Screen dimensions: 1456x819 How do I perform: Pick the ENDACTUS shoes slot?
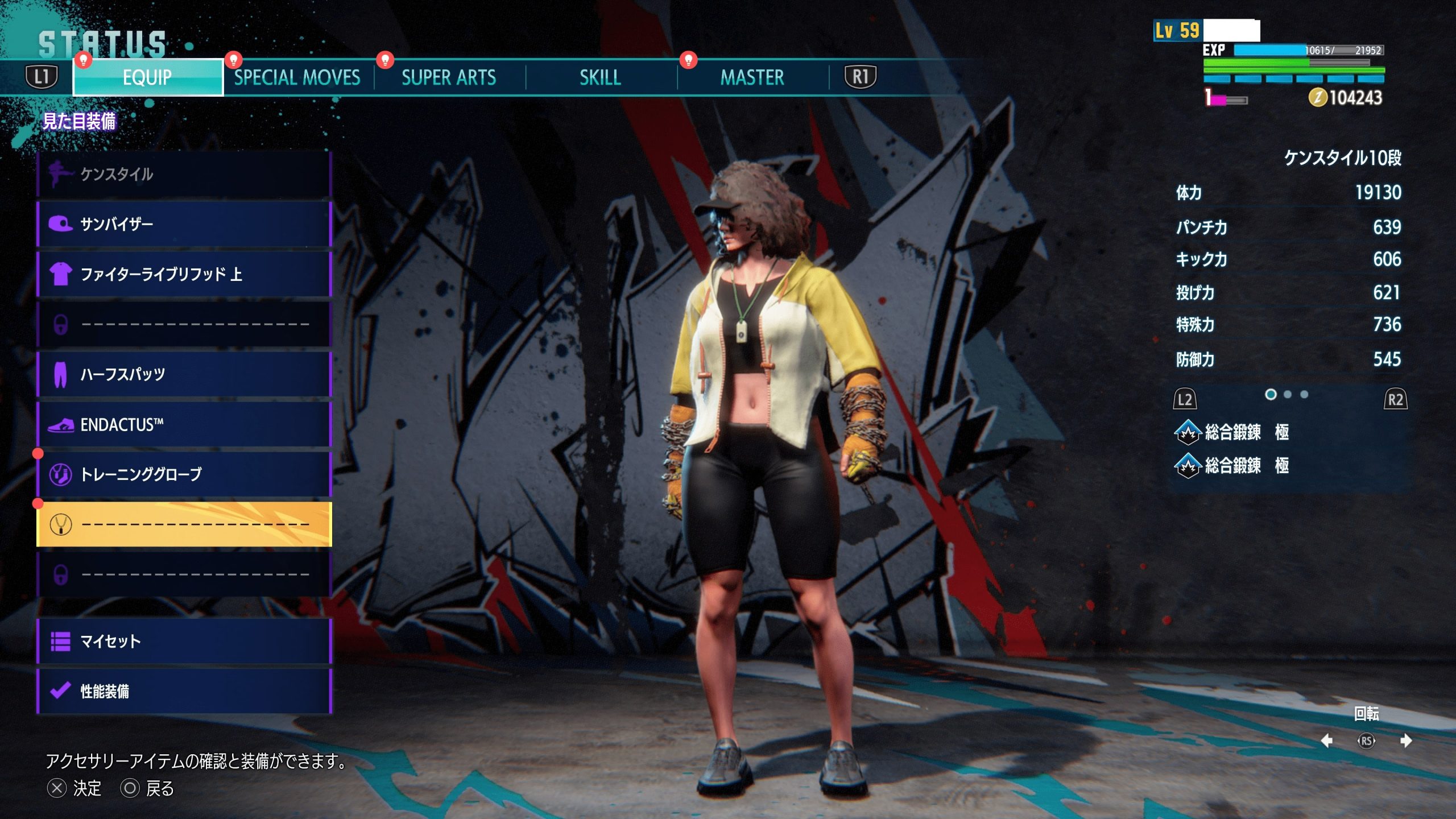point(184,424)
